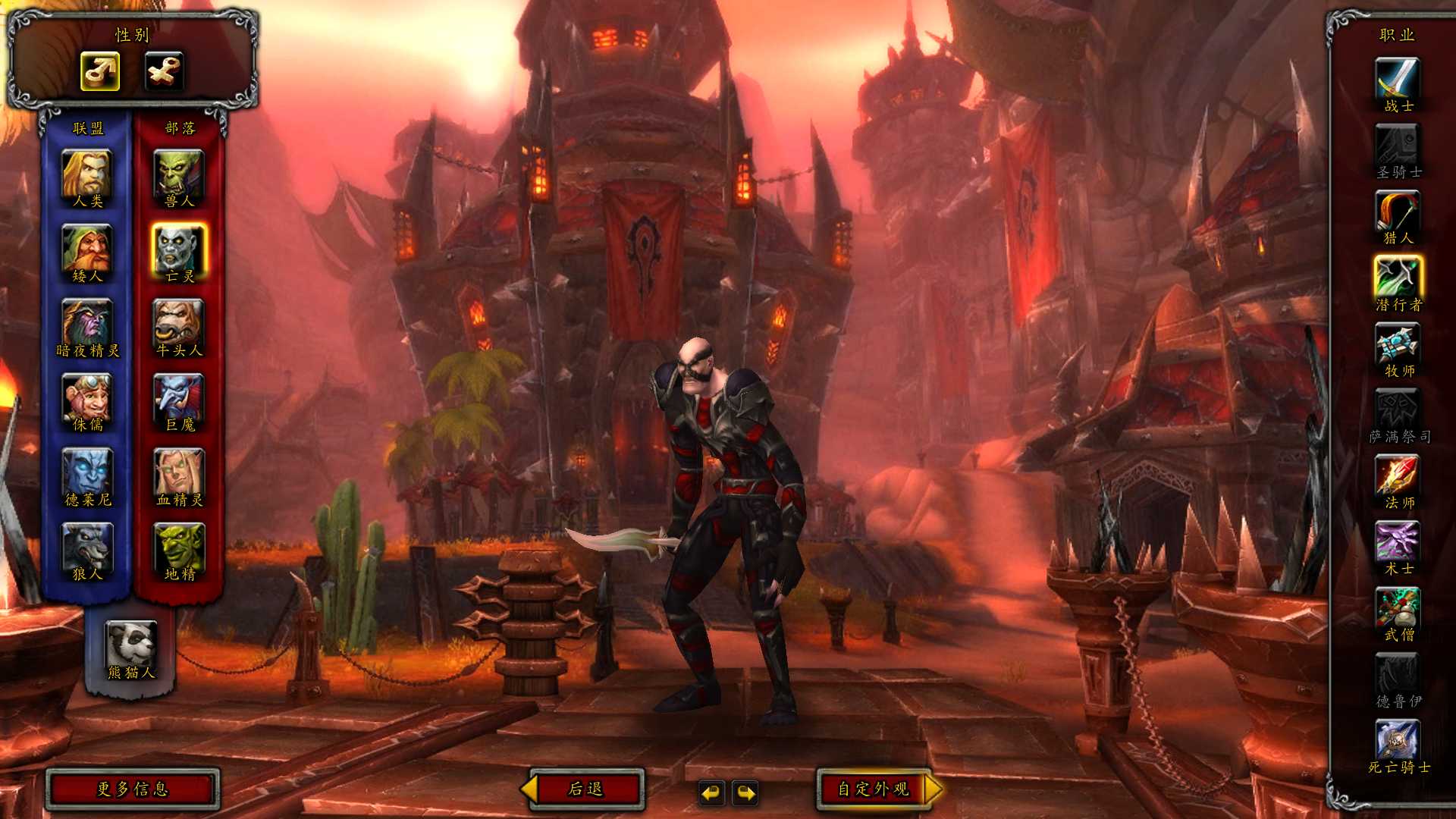Continue to Customize Appearance (自定外观)
Viewport: 1456px width, 819px height.
pyautogui.click(x=874, y=789)
